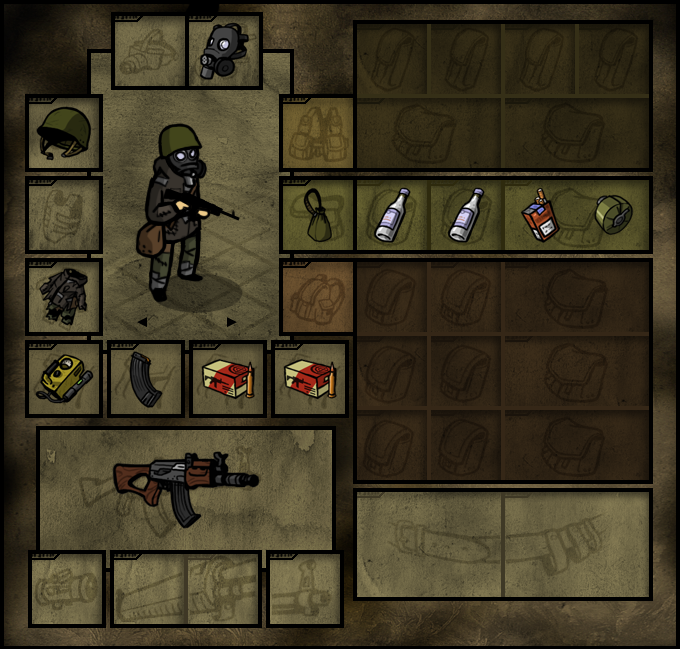Pick the round green canister item
Viewport: 680px width, 649px height.
point(613,215)
